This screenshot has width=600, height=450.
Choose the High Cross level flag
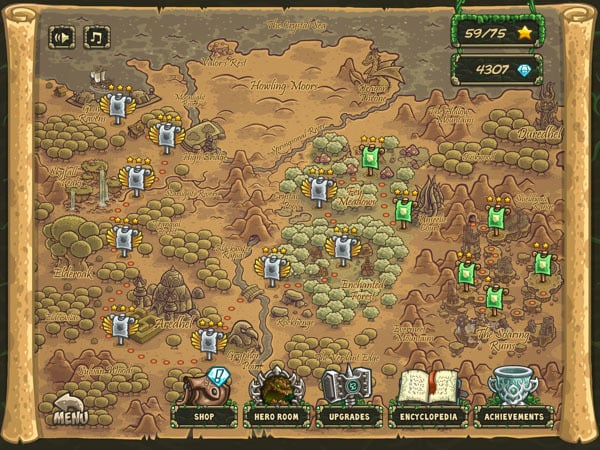[x=166, y=133]
